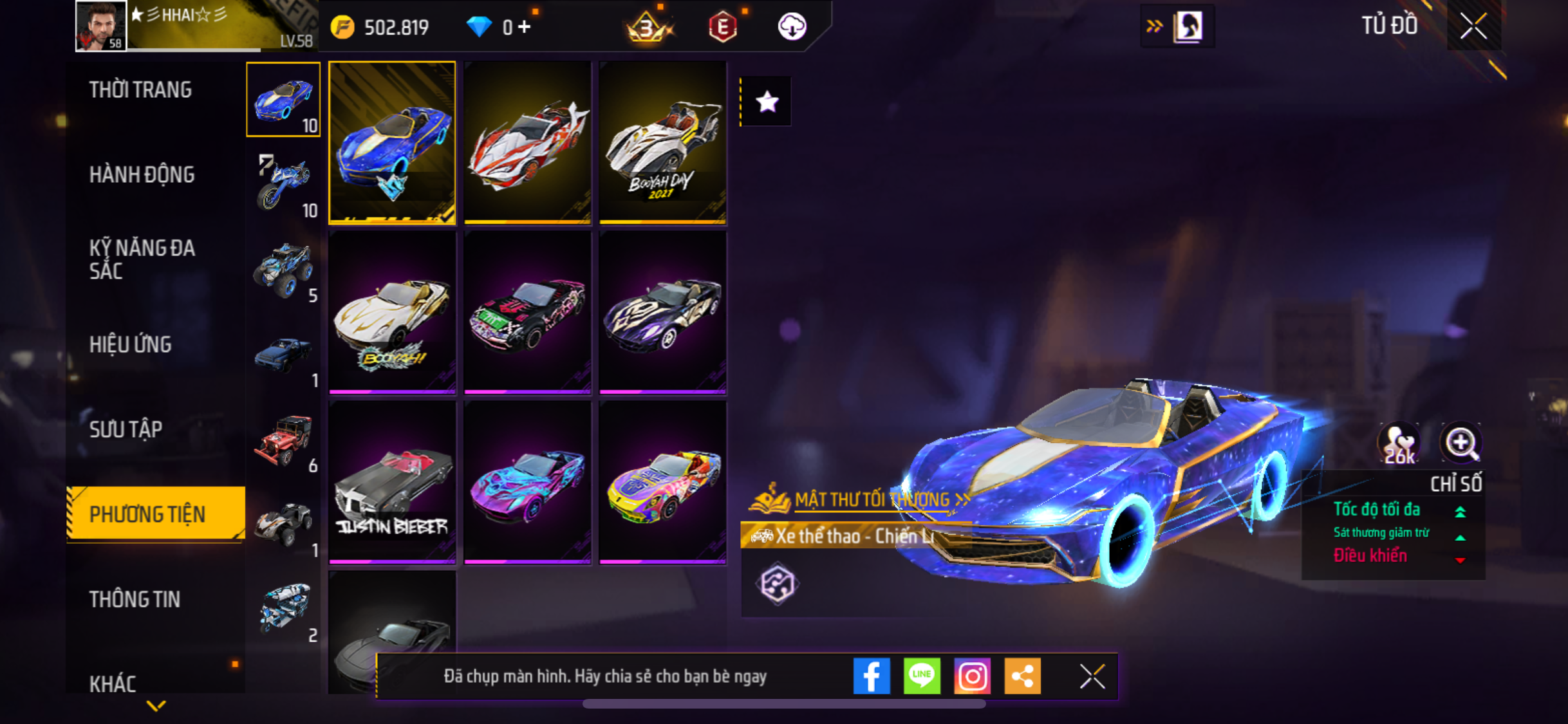The image size is (1568, 724).
Task: Select the motorcycle vehicle type
Action: point(283,184)
